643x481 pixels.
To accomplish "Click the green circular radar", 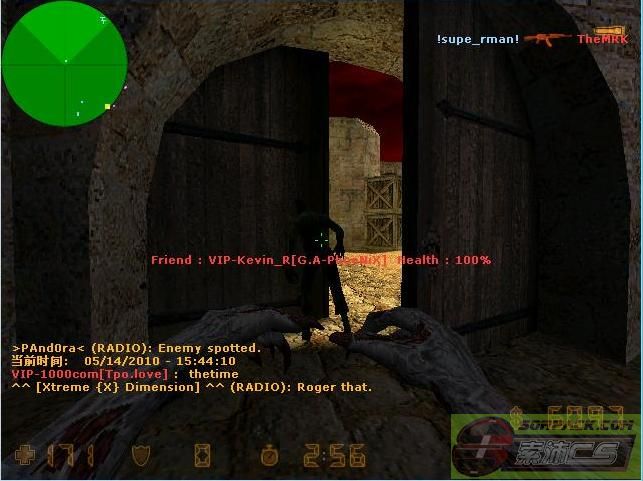I will [x=65, y=62].
